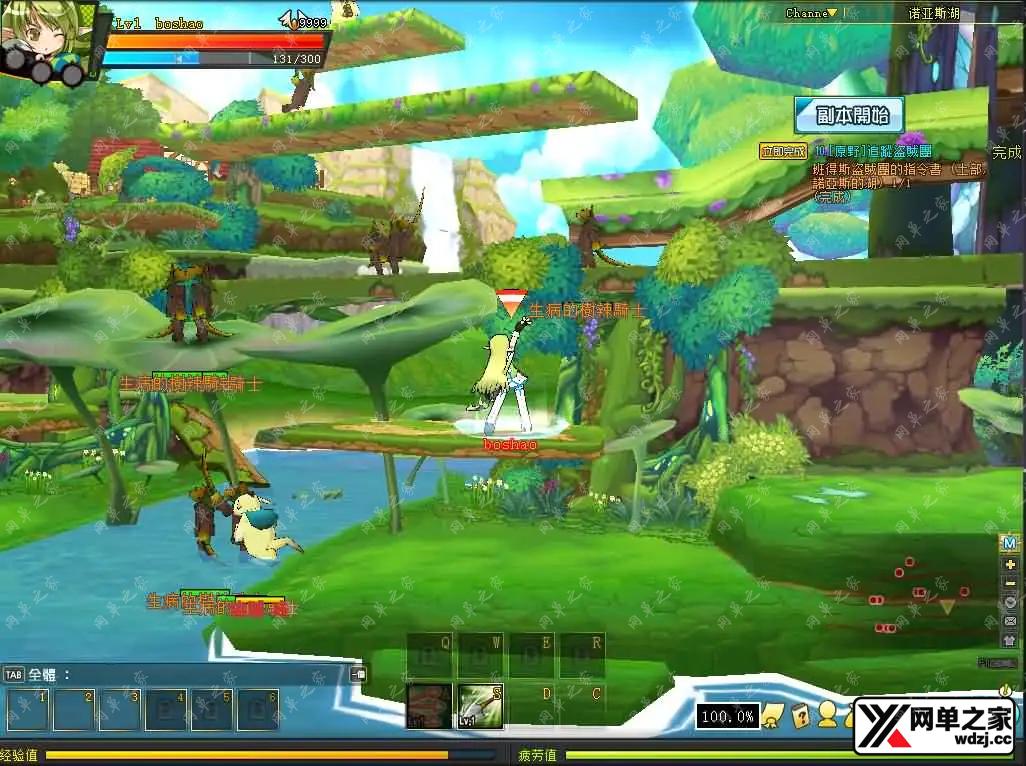This screenshot has width=1026, height=766.
Task: Click the 立即完成 instant-complete quest button
Action: [782, 151]
